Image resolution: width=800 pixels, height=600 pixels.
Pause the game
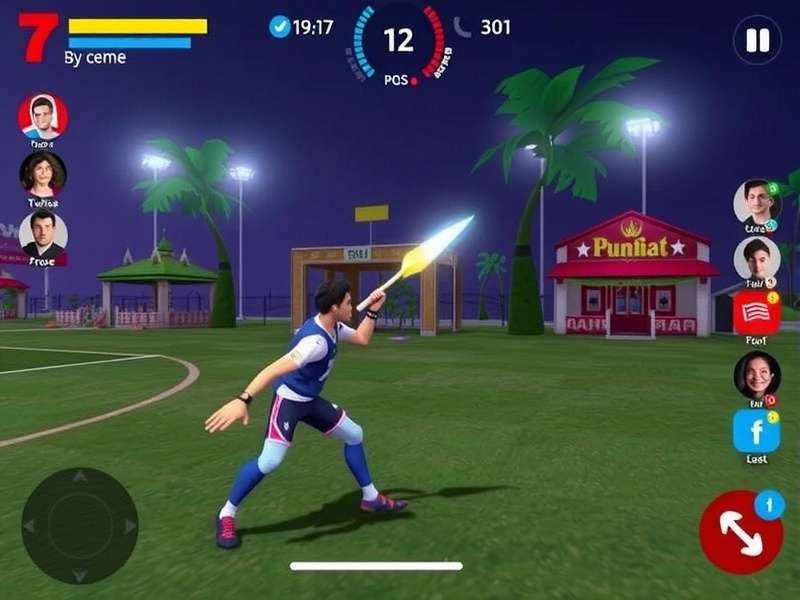point(757,41)
